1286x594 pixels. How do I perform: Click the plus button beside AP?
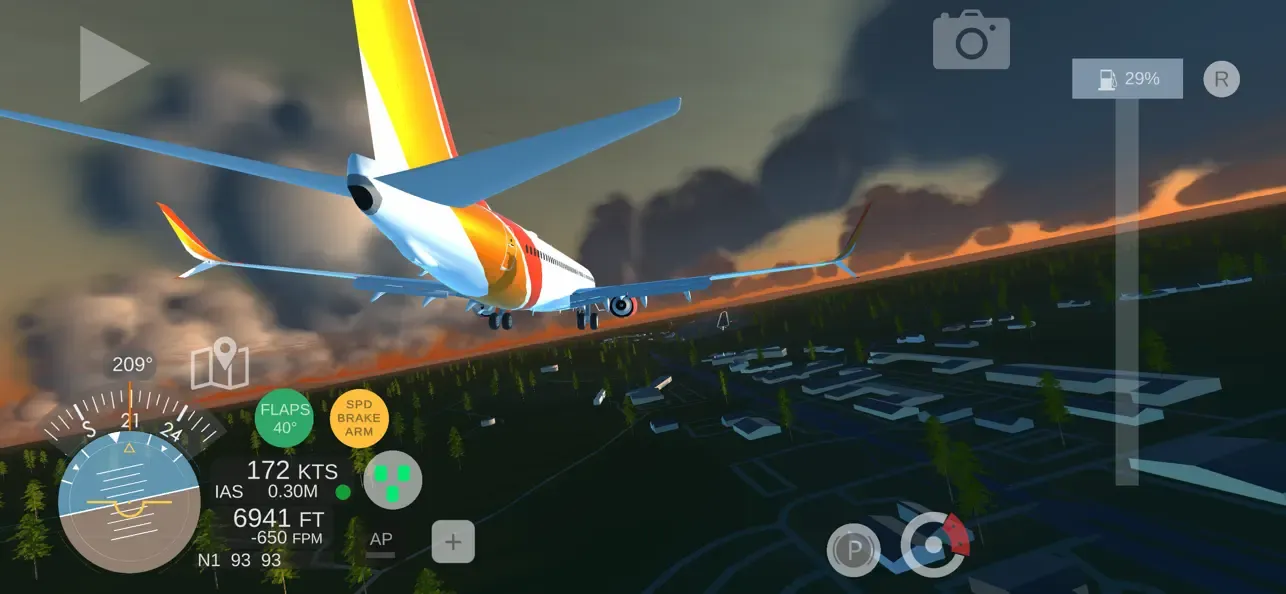point(453,542)
